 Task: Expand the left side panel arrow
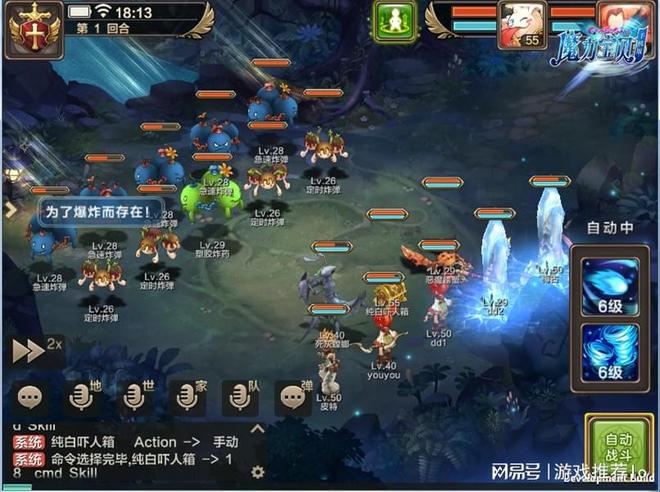point(9,211)
